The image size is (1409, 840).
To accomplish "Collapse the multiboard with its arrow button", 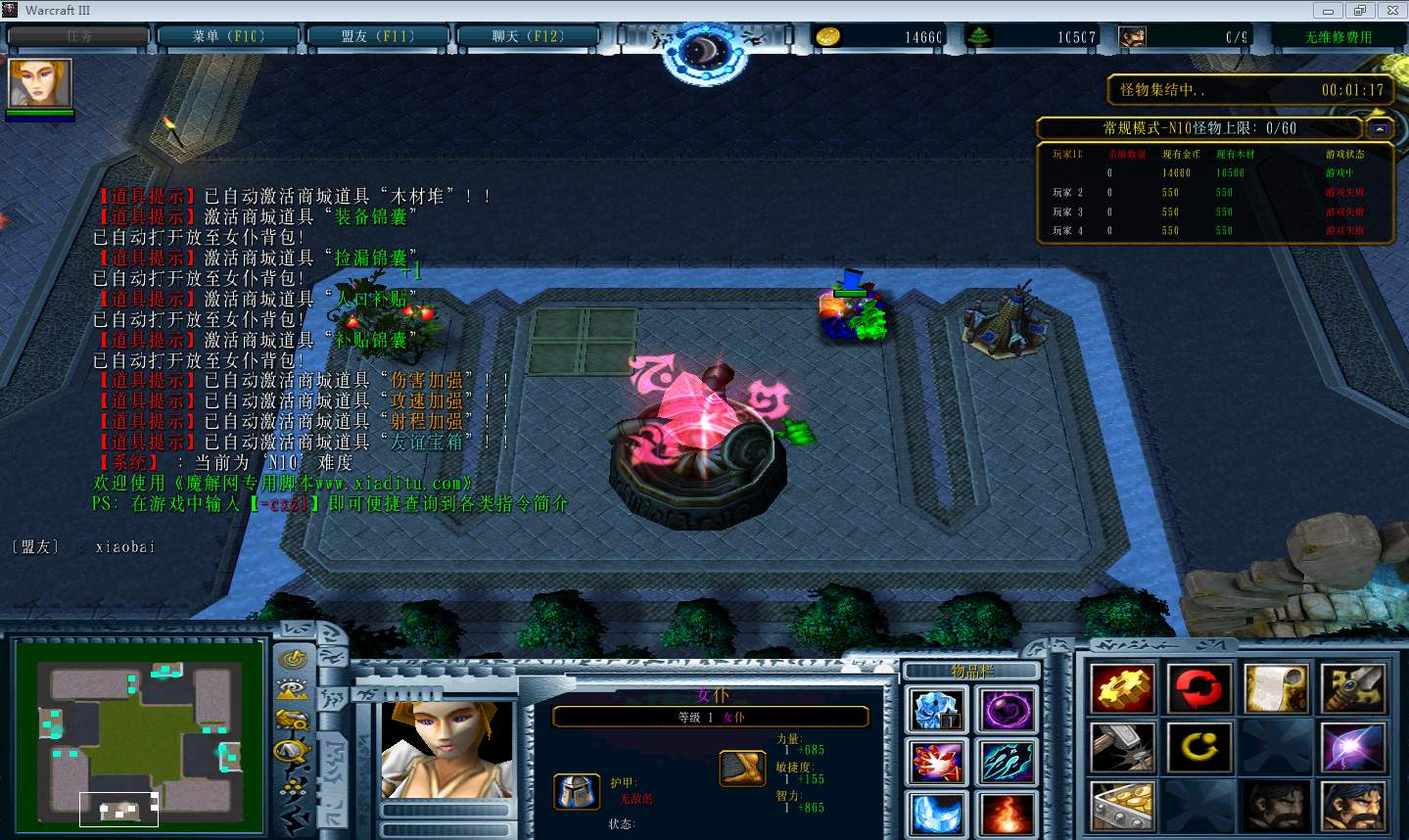I will tap(1379, 128).
